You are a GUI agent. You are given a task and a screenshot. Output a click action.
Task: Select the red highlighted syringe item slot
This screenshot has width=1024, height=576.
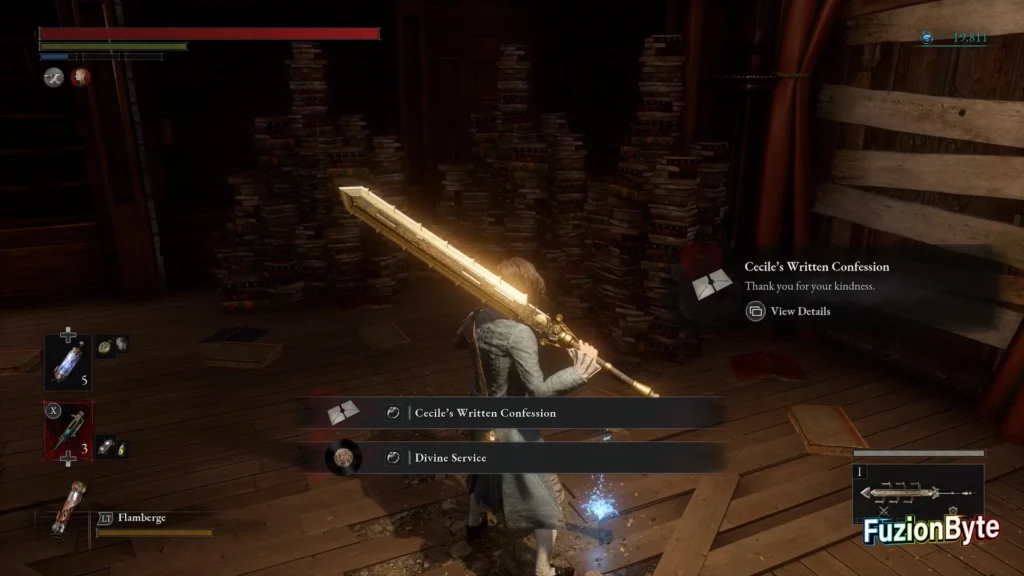point(68,431)
